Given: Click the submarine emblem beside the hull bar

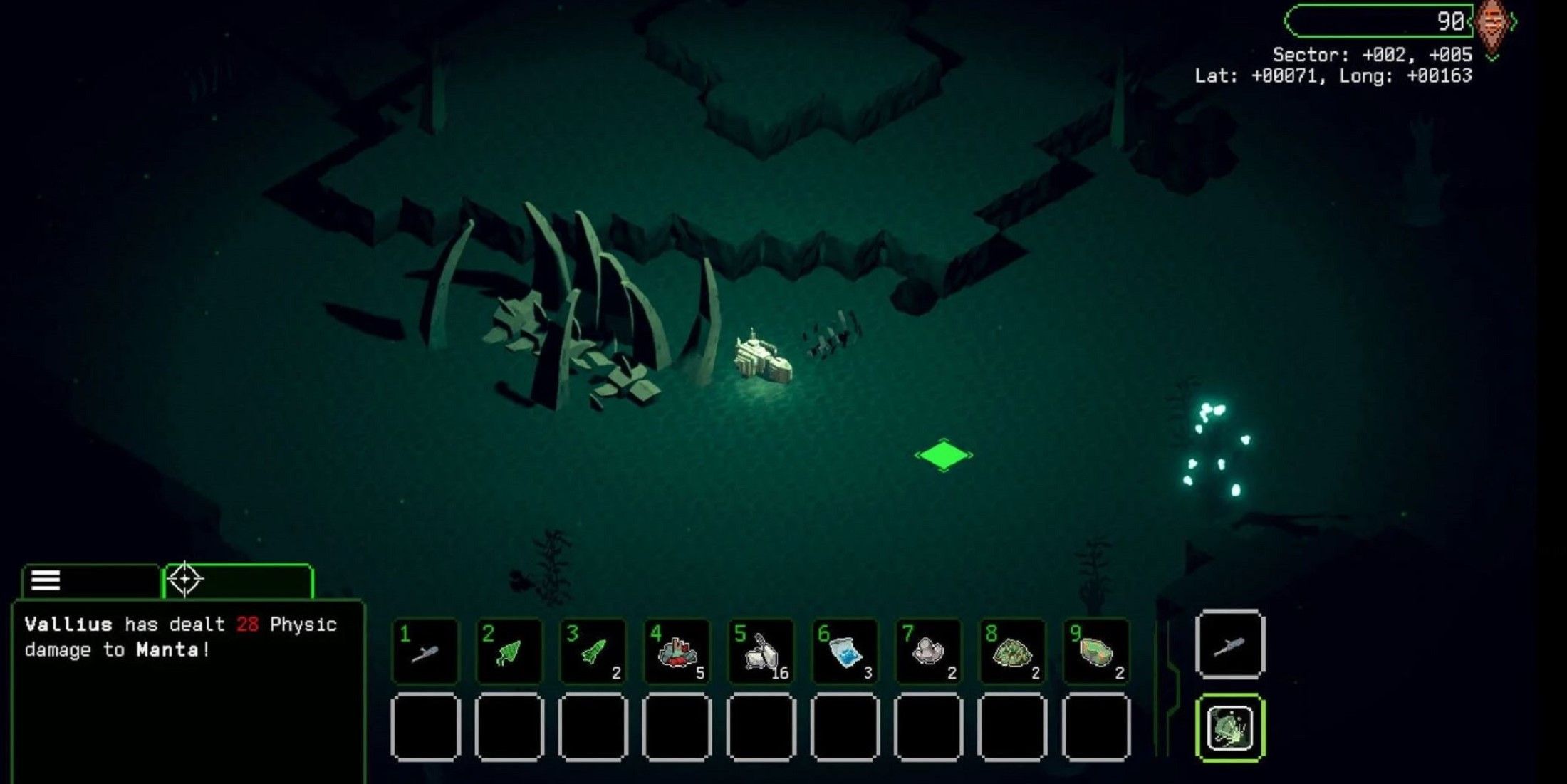Looking at the screenshot, I should pos(1492,24).
